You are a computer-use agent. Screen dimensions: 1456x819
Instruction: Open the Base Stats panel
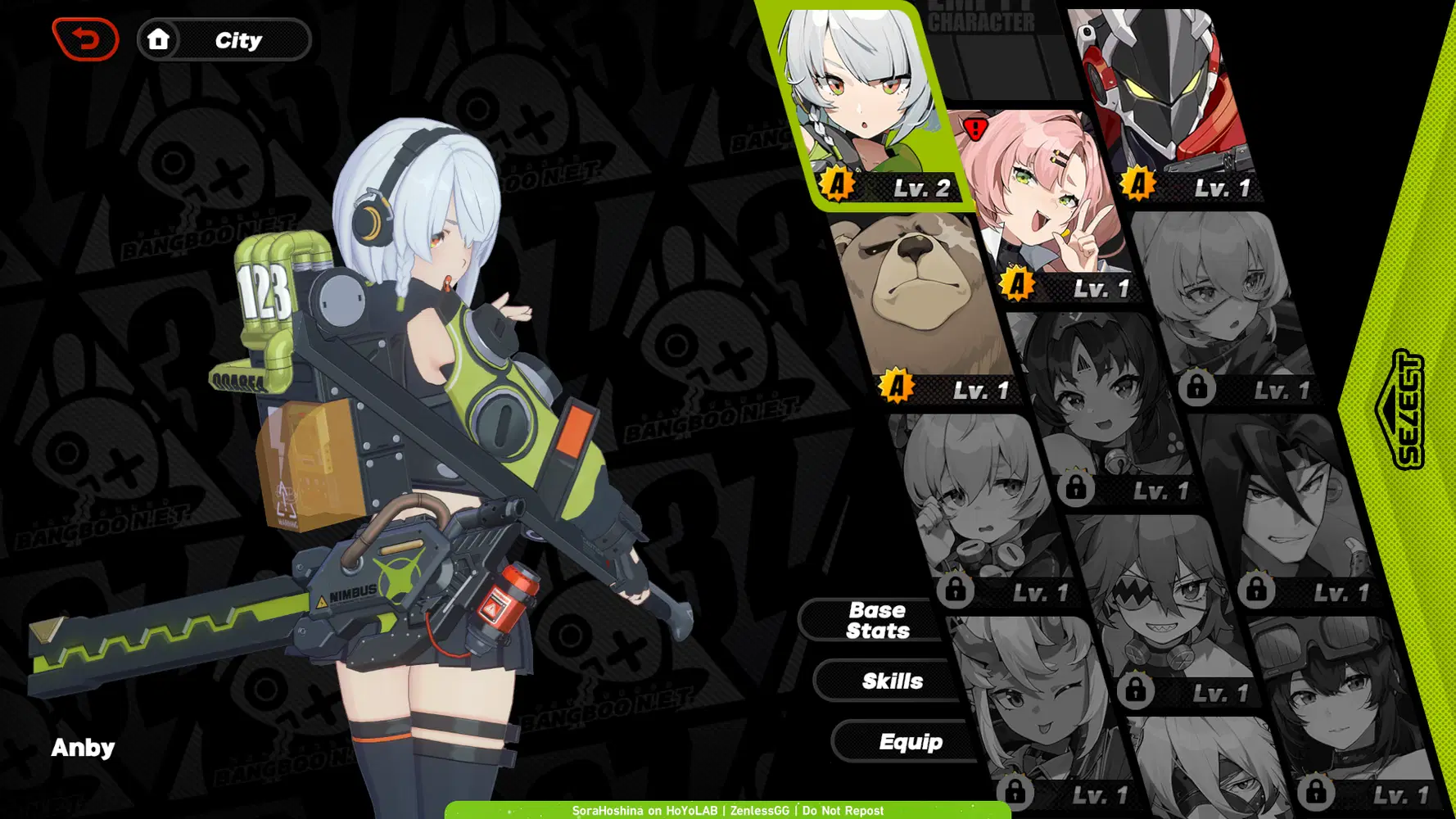[x=876, y=619]
